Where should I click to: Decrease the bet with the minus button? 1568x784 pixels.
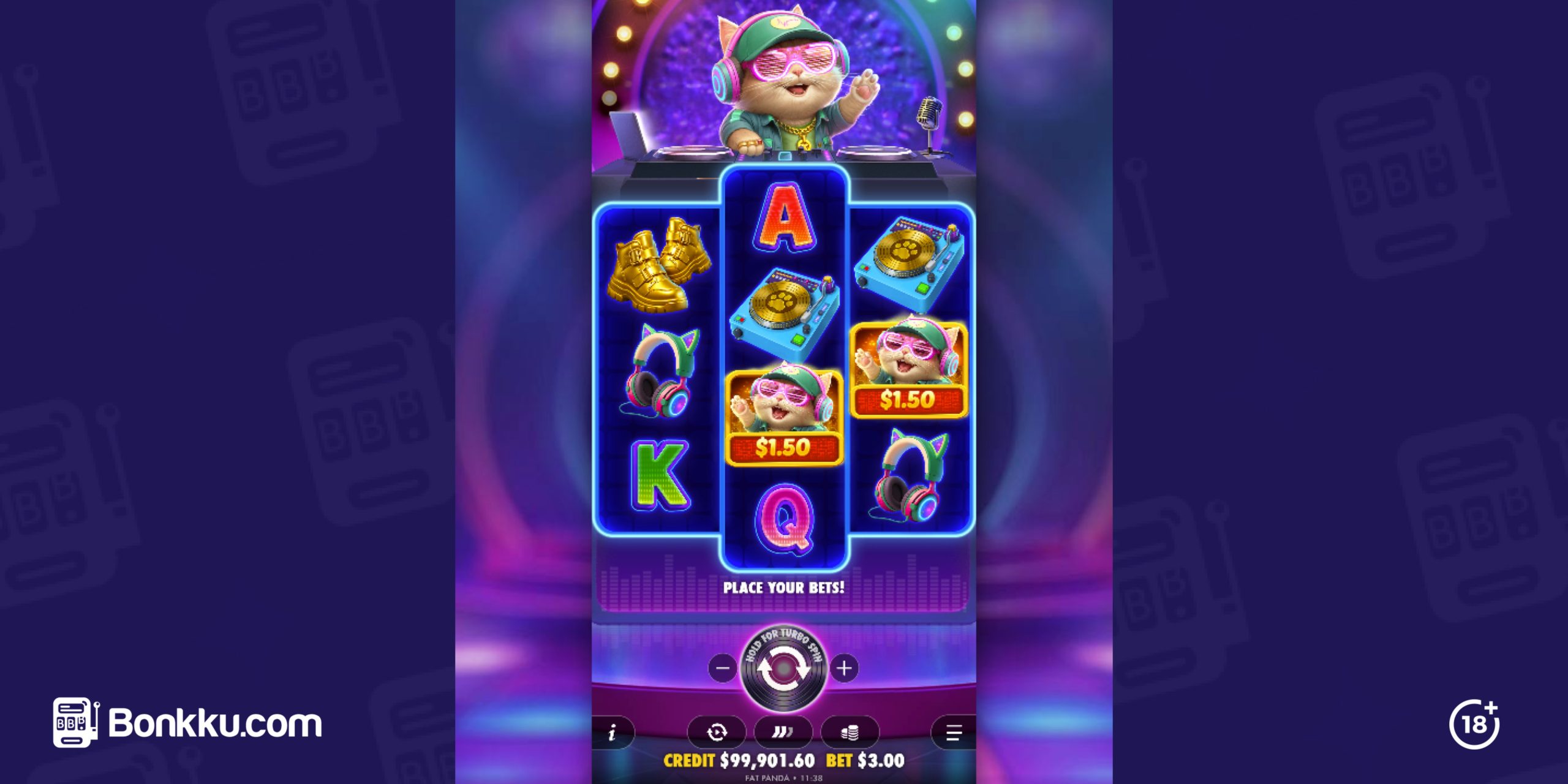723,669
